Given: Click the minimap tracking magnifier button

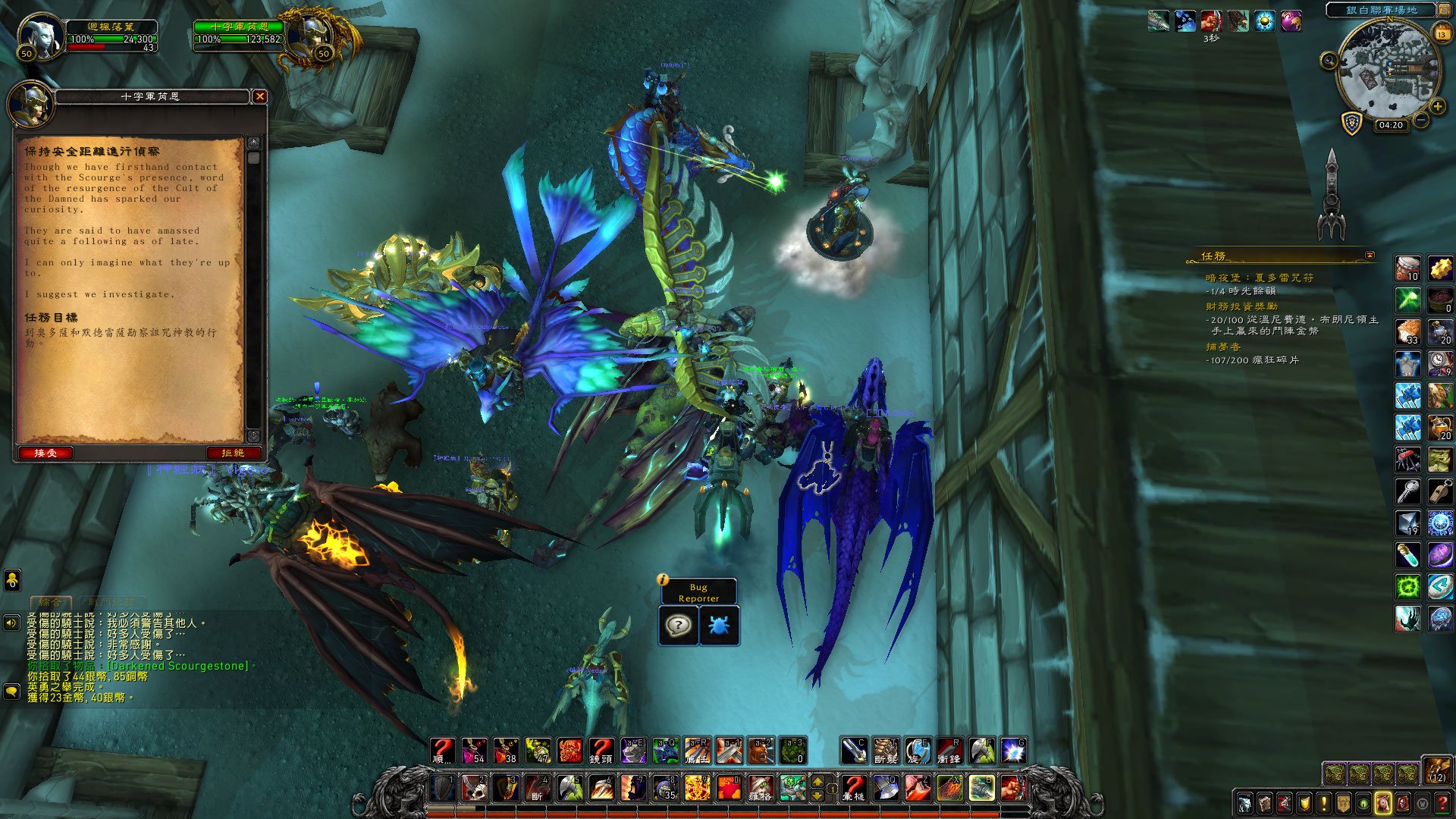Looking at the screenshot, I should pyautogui.click(x=1329, y=61).
